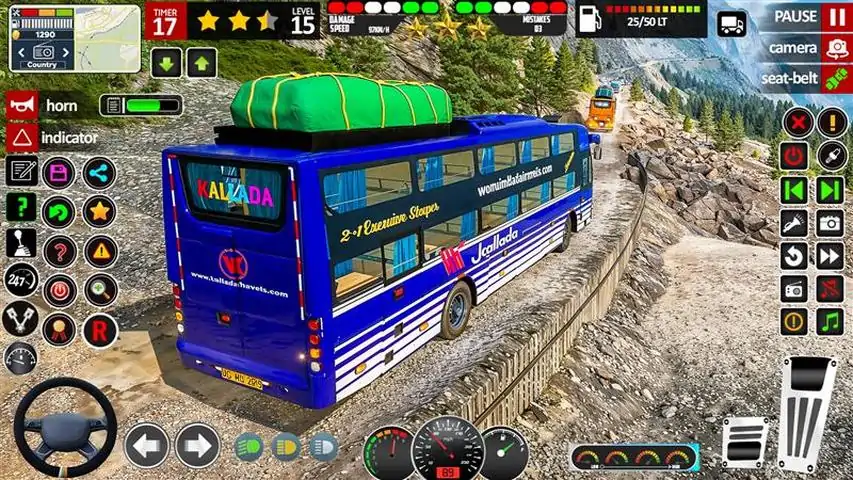This screenshot has width=853, height=480.
Task: Engage the red R reverse button
Action: tap(99, 329)
